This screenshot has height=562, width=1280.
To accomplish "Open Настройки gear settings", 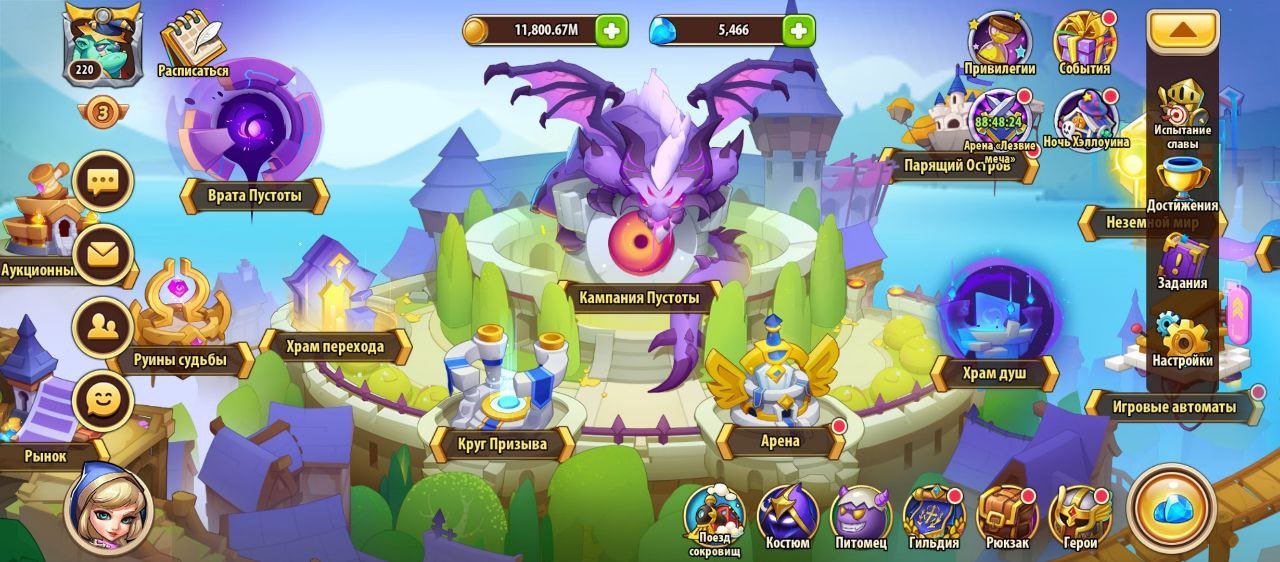I will (1183, 337).
